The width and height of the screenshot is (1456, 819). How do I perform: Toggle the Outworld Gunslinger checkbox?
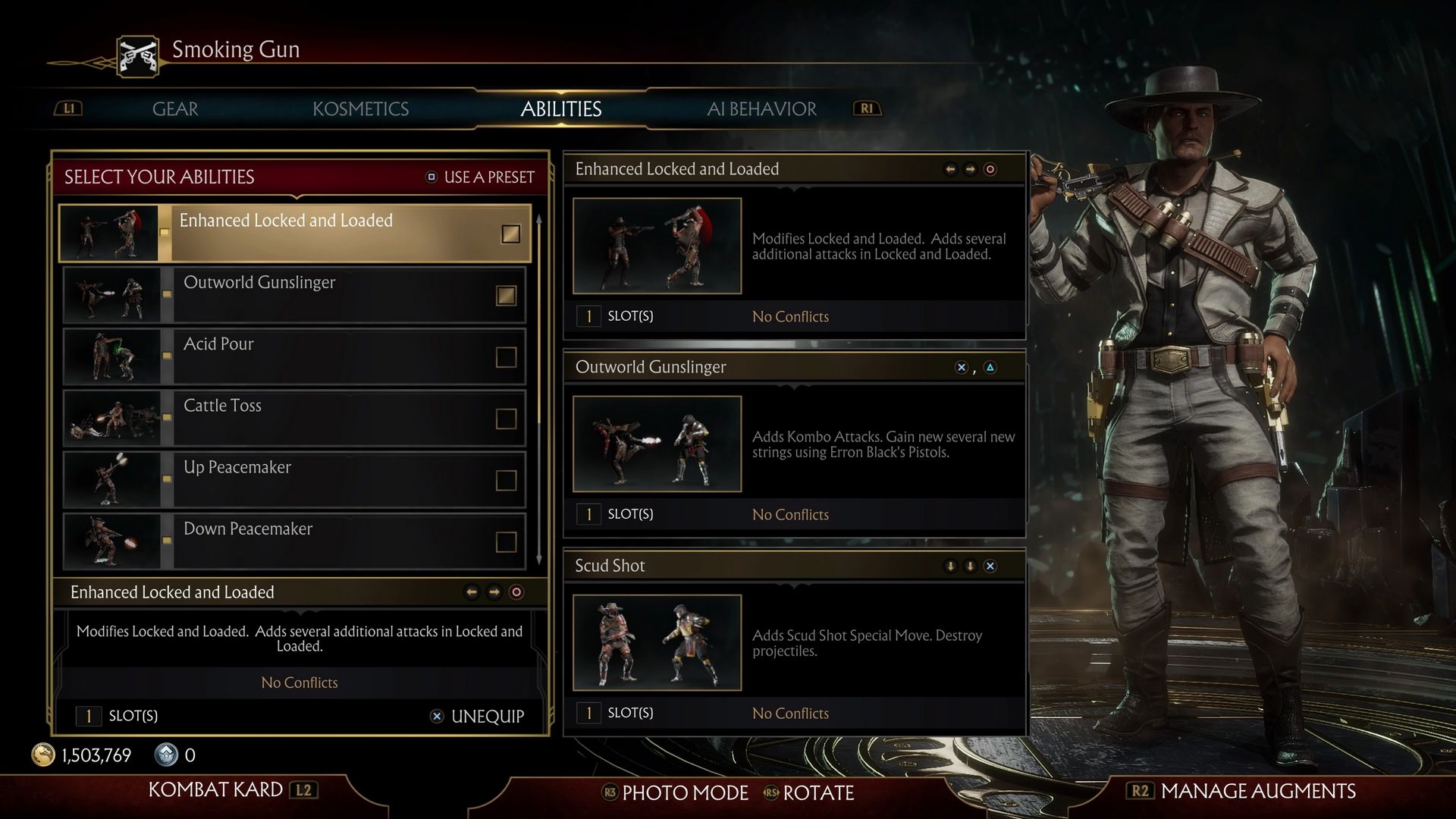pyautogui.click(x=506, y=295)
